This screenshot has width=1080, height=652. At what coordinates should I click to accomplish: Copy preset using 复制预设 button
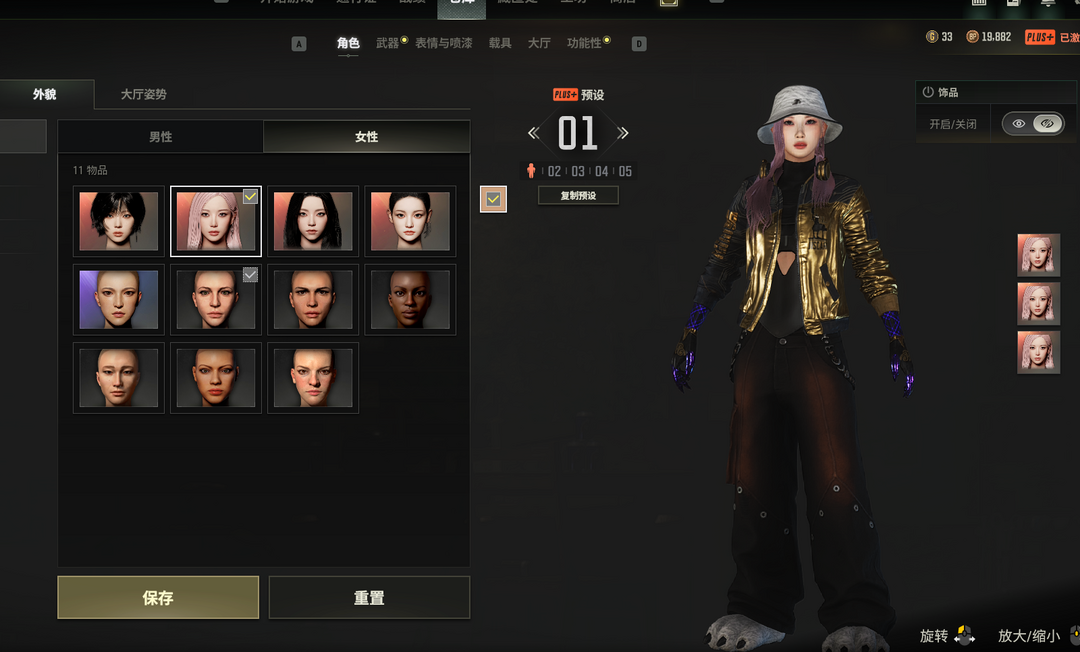578,196
